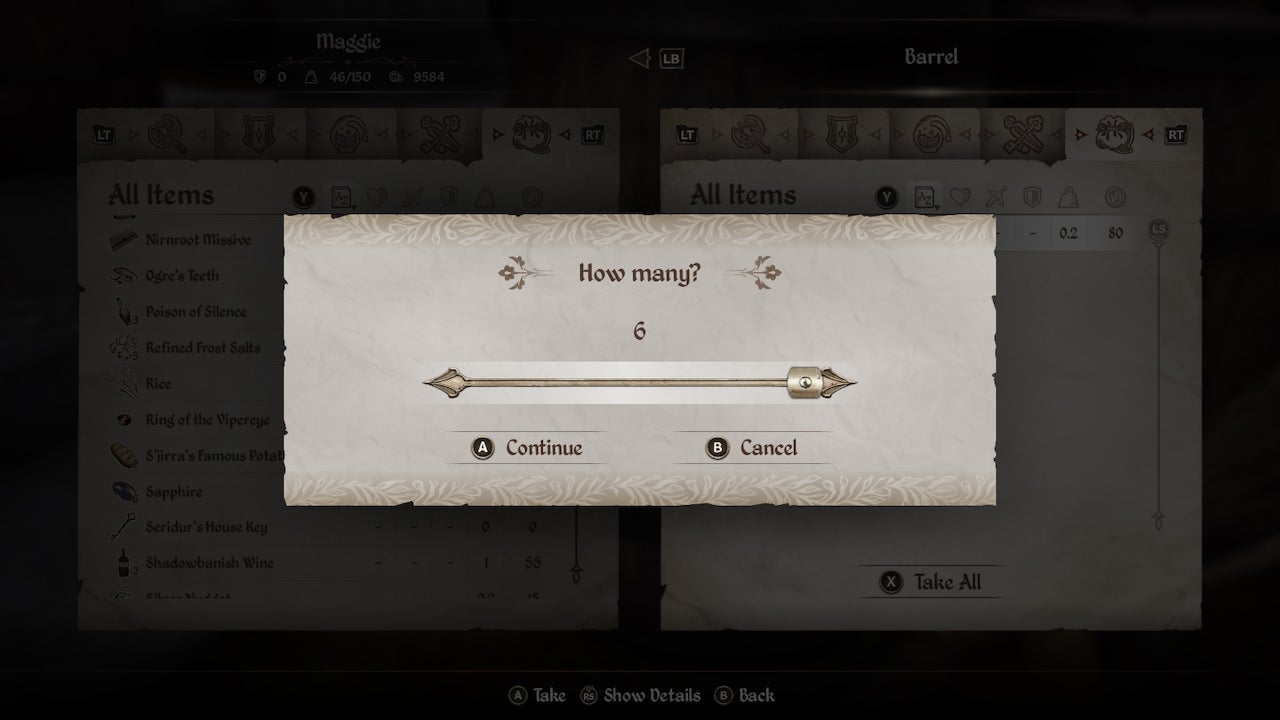Toggle alphabetical A-Z sorting on Barrel list
1280x720 pixels.
[x=924, y=197]
